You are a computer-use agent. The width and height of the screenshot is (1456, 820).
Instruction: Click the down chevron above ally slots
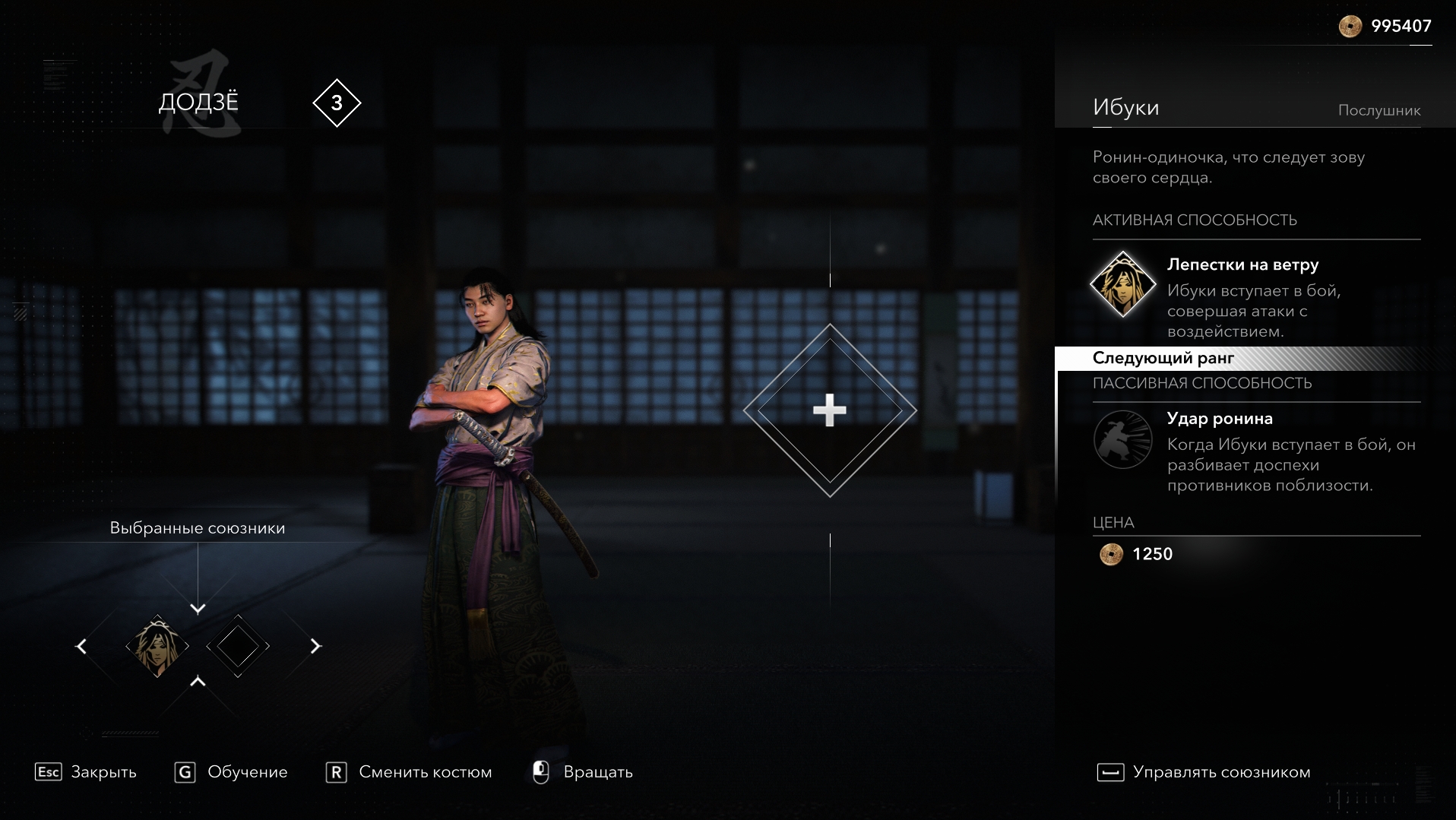tap(198, 609)
